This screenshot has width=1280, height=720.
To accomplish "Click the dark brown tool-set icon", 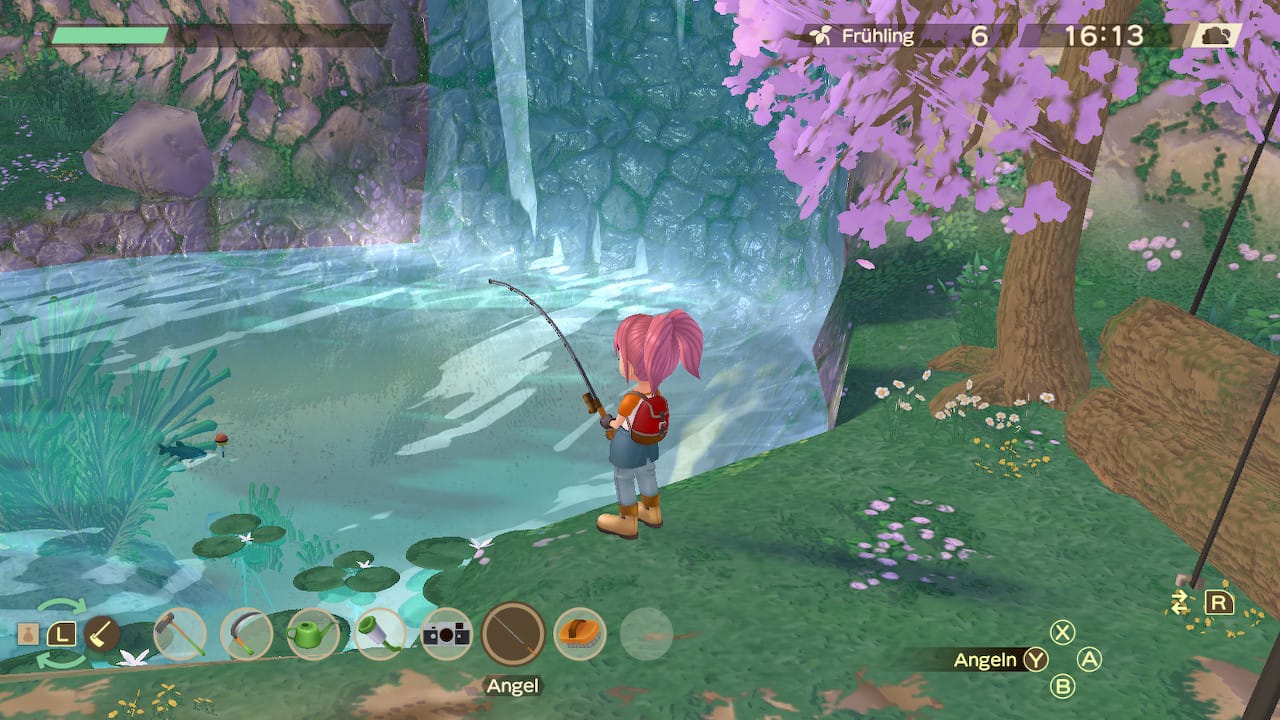I will coord(101,633).
